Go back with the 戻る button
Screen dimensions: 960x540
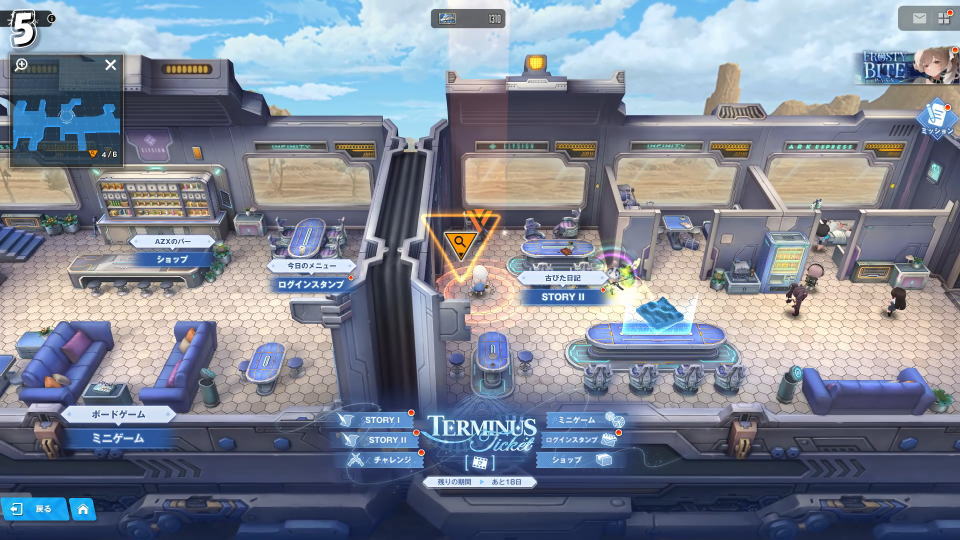(x=33, y=509)
